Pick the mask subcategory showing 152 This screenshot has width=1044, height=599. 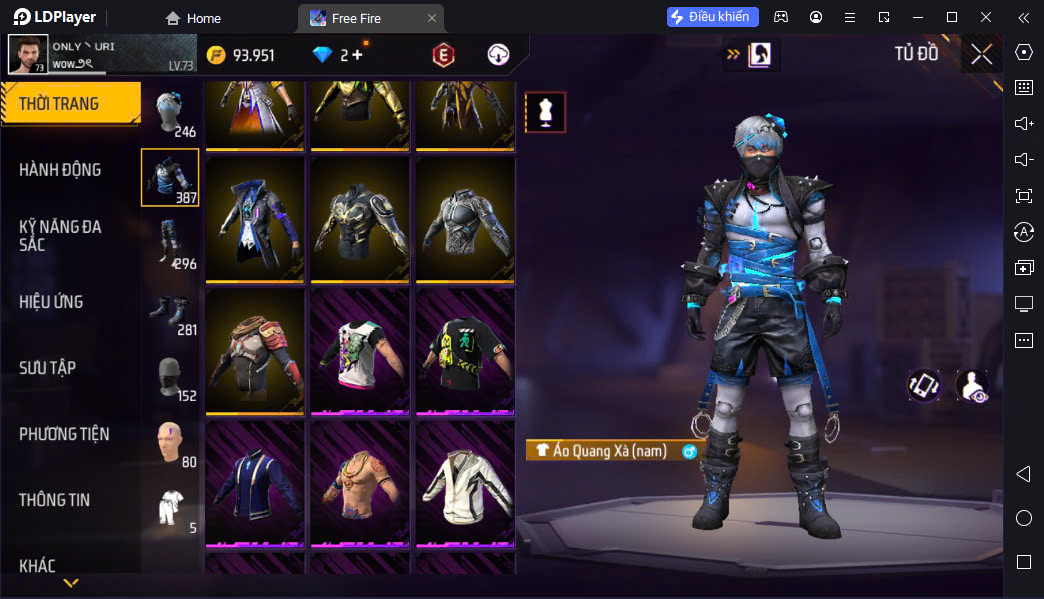[x=170, y=377]
